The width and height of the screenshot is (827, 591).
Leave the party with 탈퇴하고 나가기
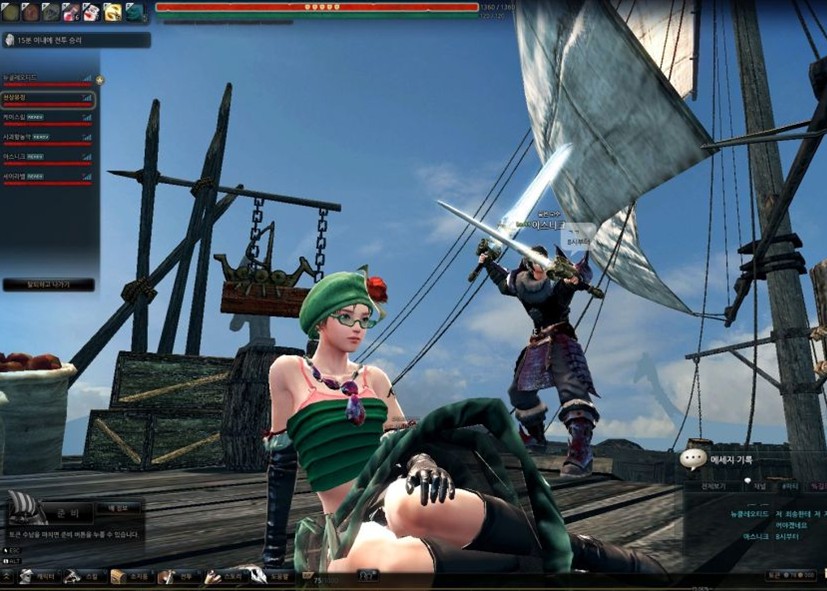[x=48, y=285]
